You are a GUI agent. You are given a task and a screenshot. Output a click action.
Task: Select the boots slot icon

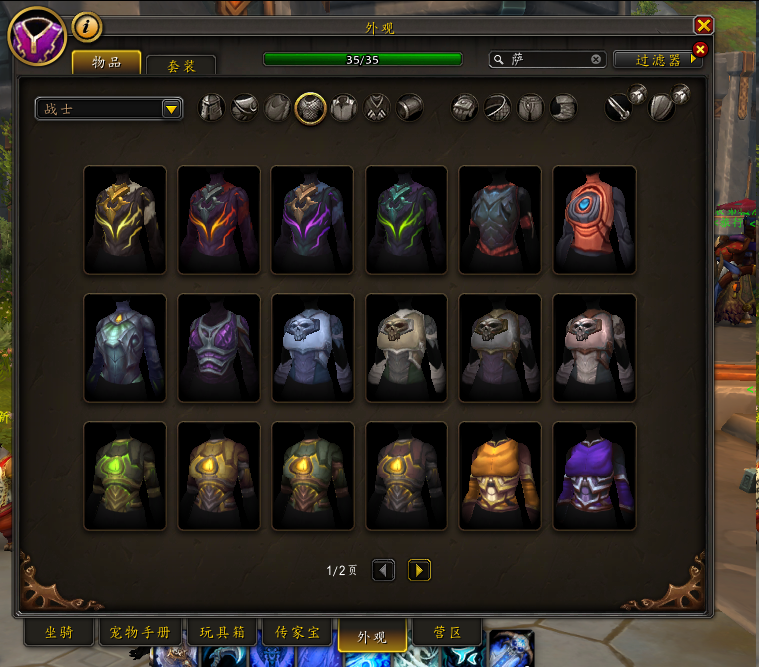pyautogui.click(x=564, y=108)
